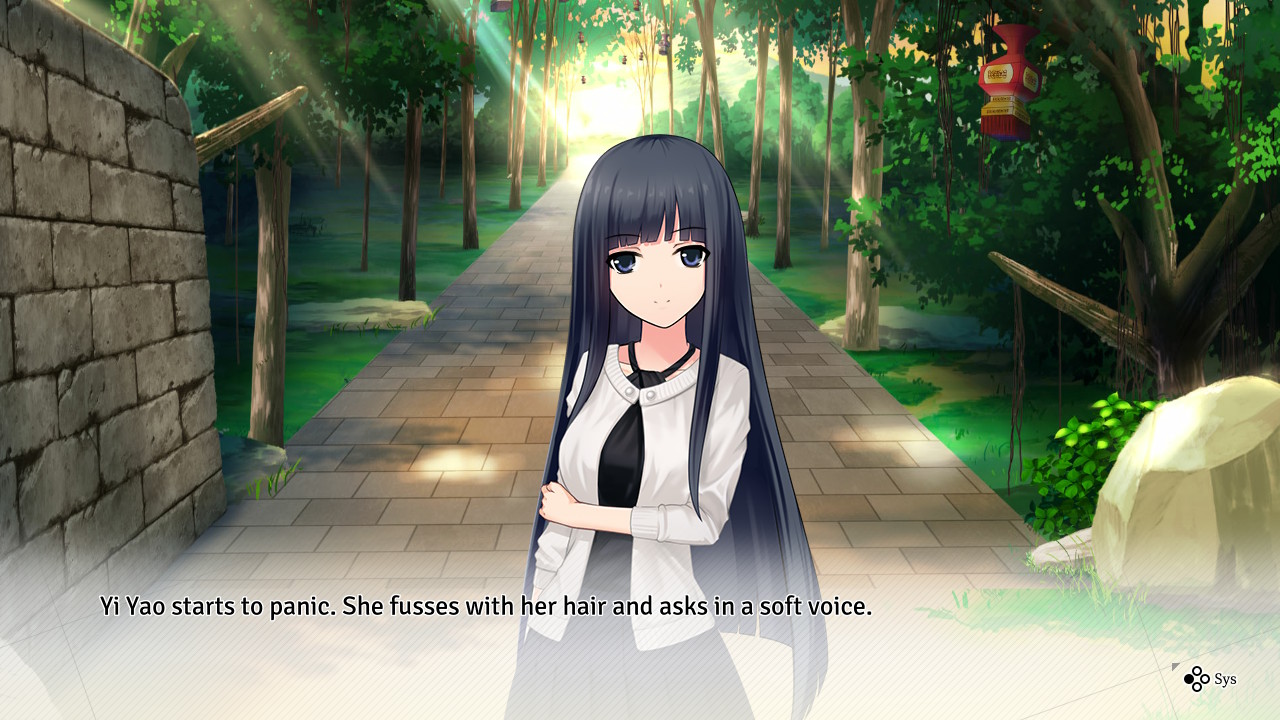This screenshot has height=720, width=1280.
Task: Click the right hollow dot of the Sys icon
Action: (1205, 679)
